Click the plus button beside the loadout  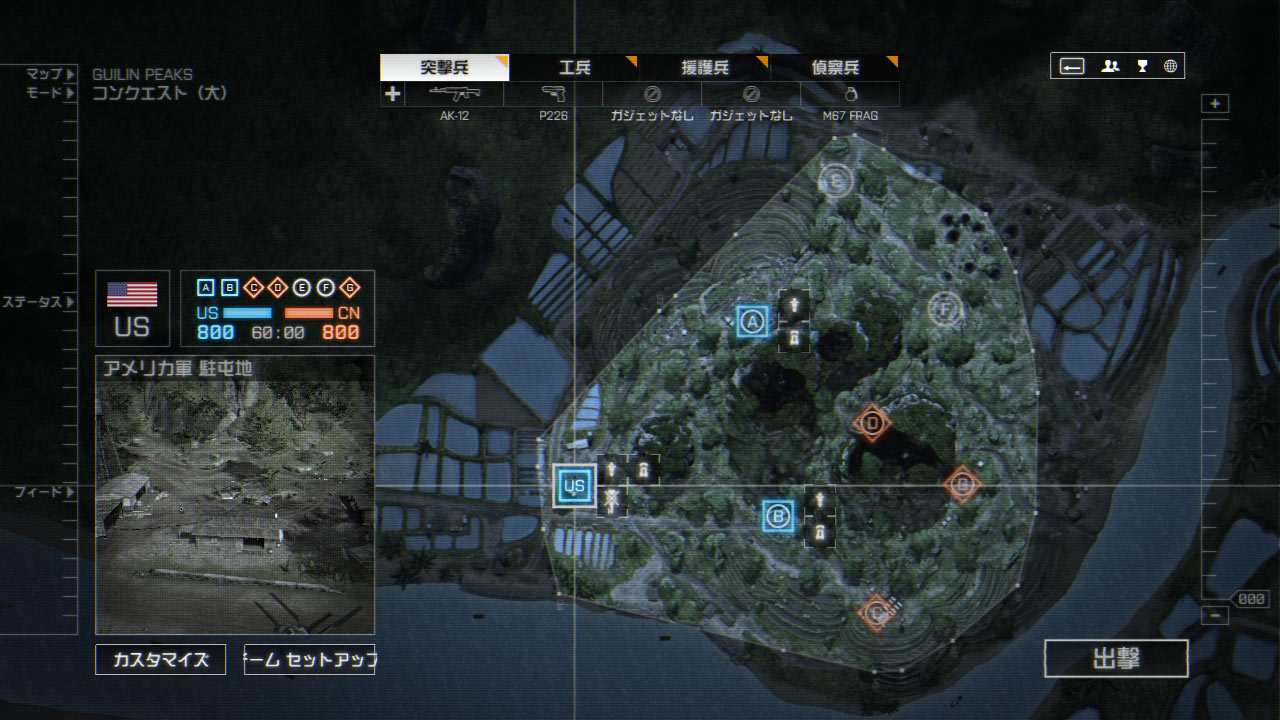(x=393, y=95)
